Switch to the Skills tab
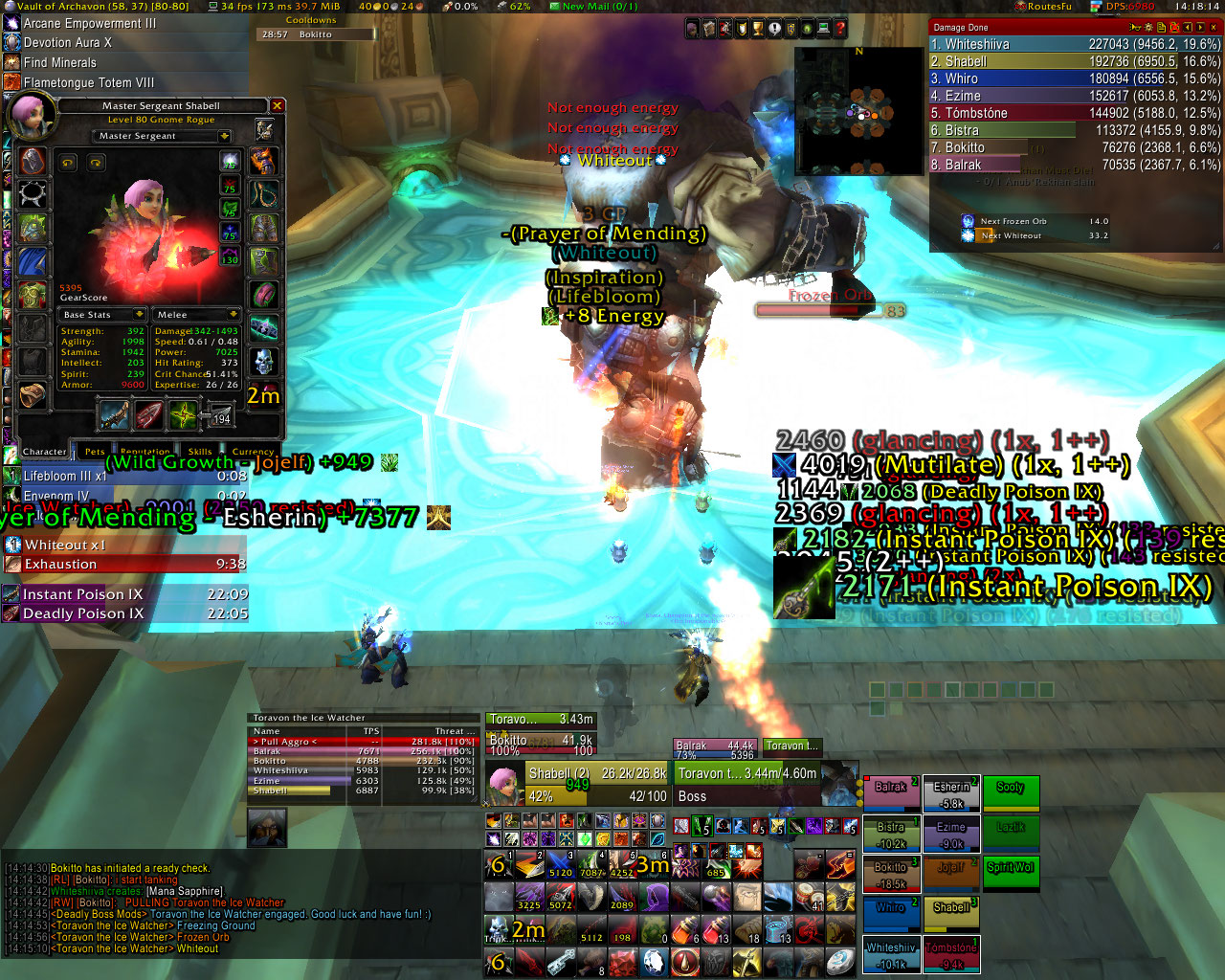The width and height of the screenshot is (1225, 980). click(200, 452)
